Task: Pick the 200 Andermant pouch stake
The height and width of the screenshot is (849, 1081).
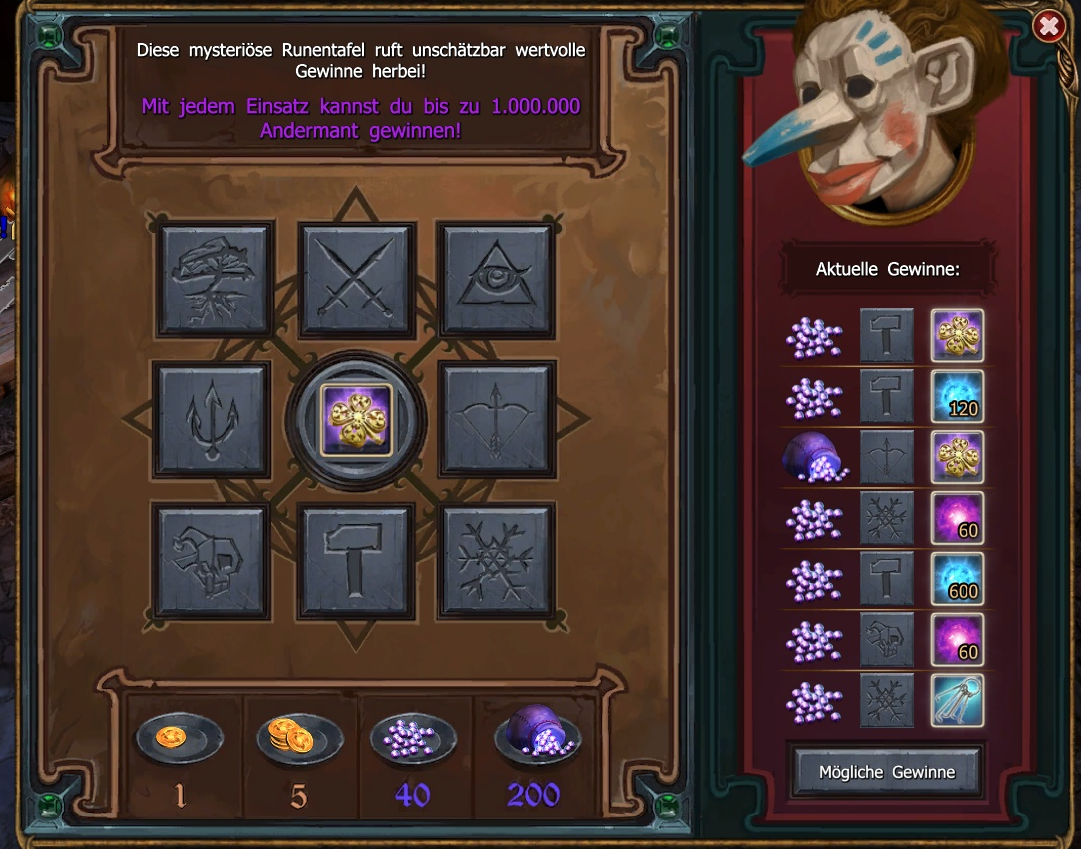Action: click(537, 738)
